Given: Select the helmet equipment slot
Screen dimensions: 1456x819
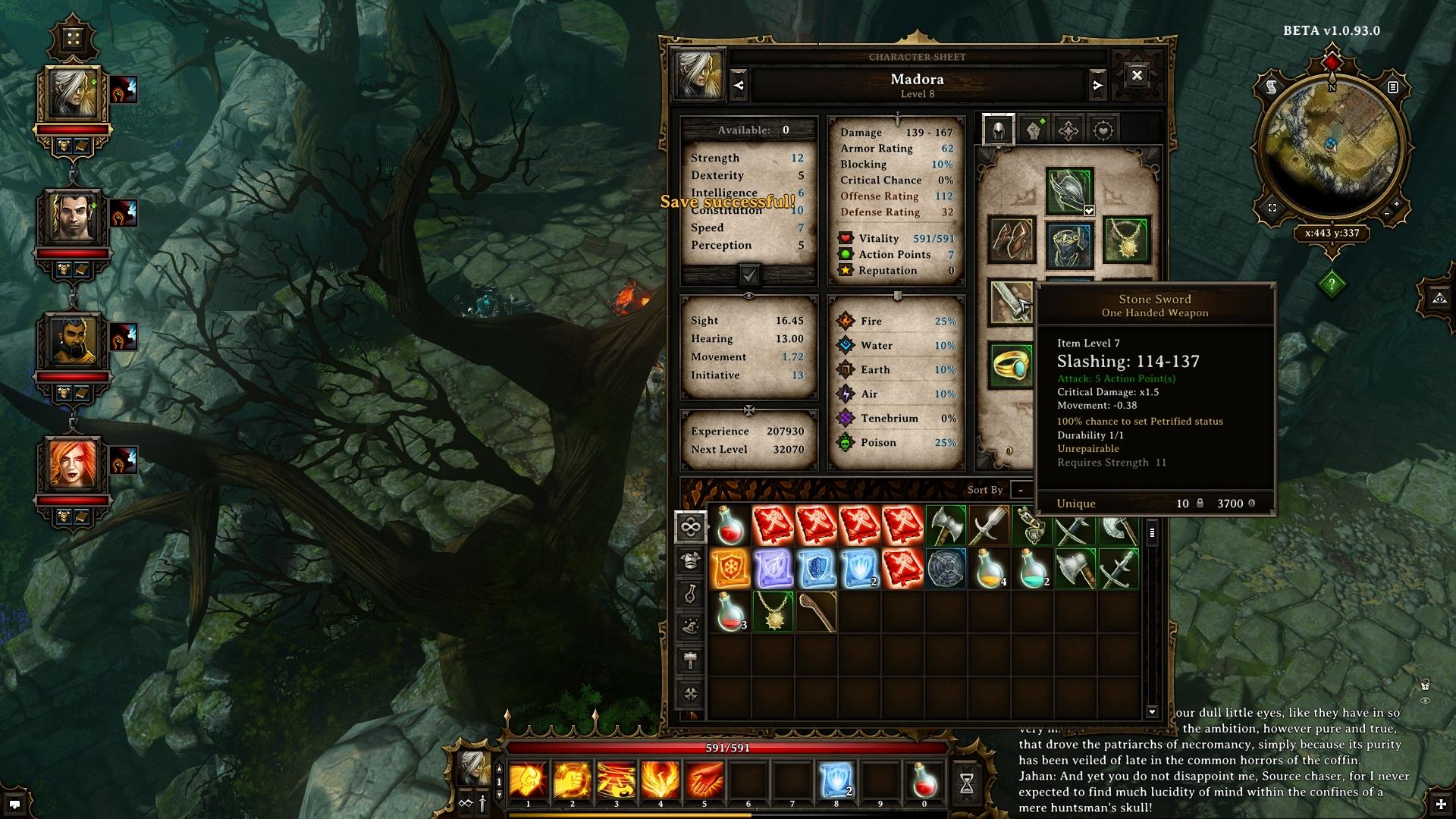Looking at the screenshot, I should (1069, 190).
